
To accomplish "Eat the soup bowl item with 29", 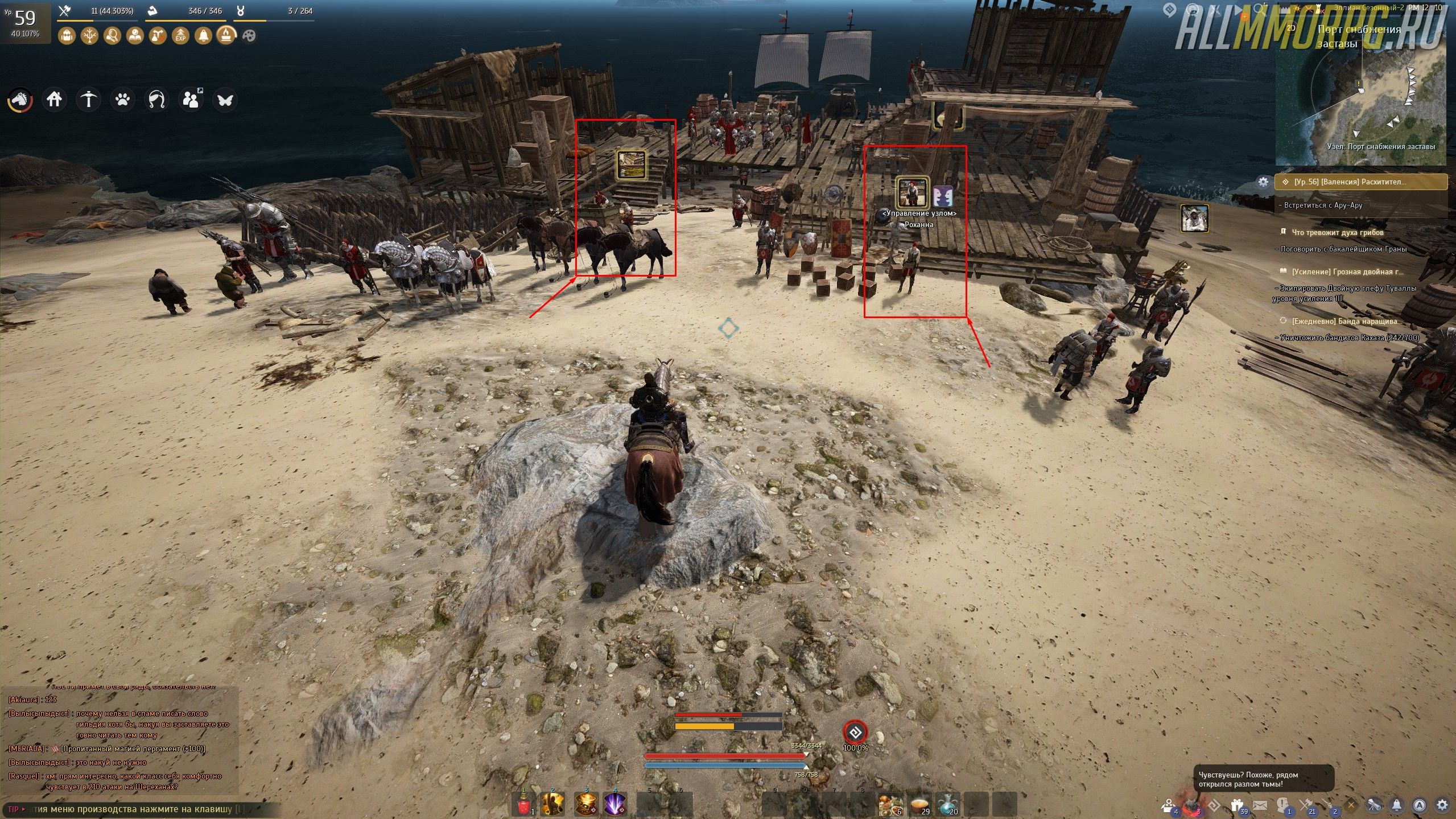I will (x=919, y=805).
